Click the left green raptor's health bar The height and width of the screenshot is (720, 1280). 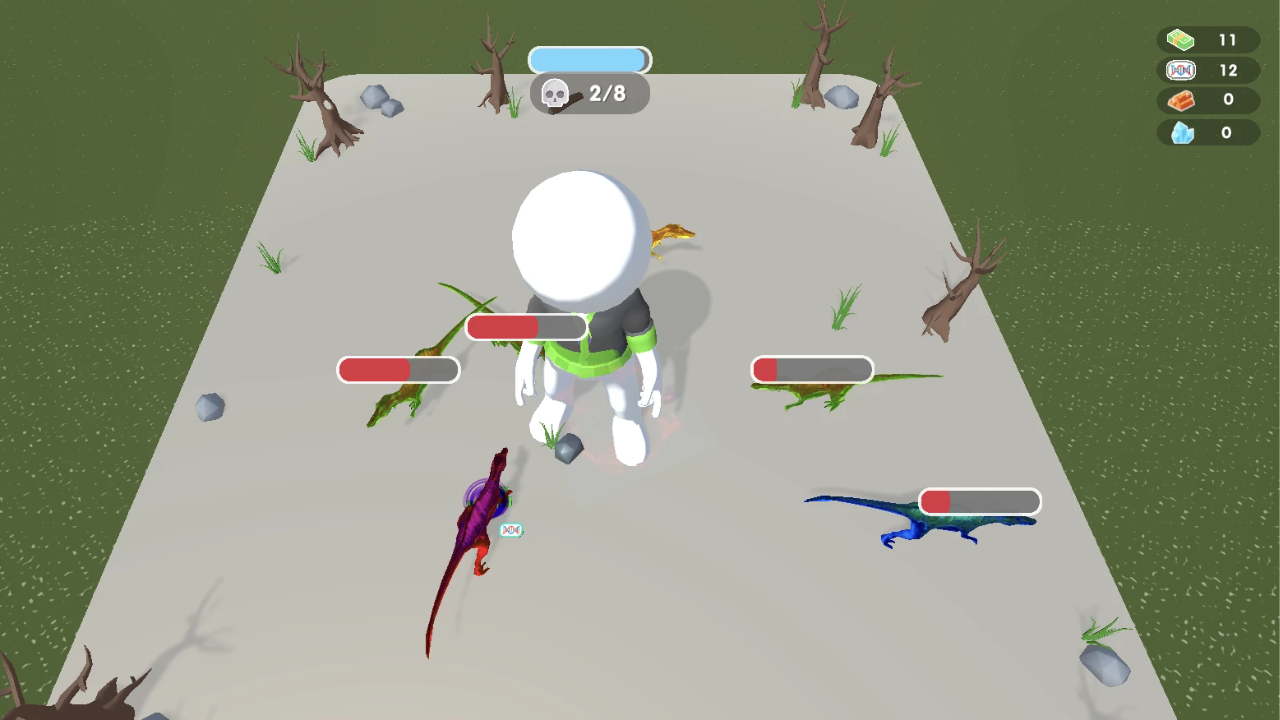coord(400,369)
